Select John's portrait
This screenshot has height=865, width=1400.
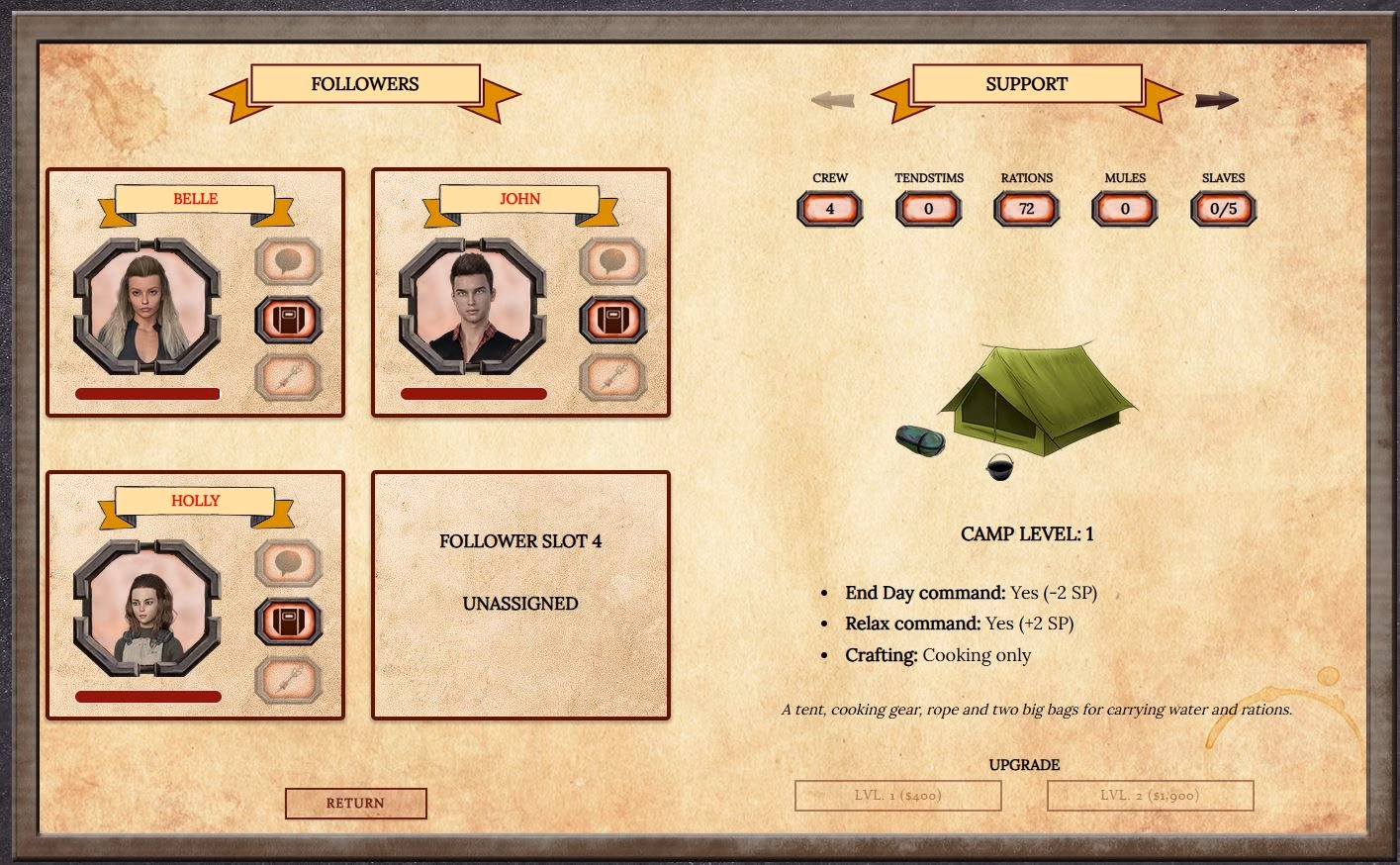(x=472, y=305)
